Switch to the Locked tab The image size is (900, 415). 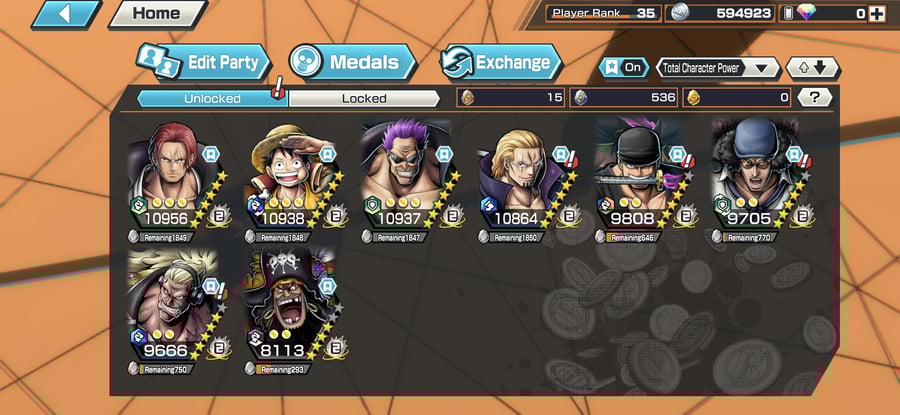click(364, 98)
